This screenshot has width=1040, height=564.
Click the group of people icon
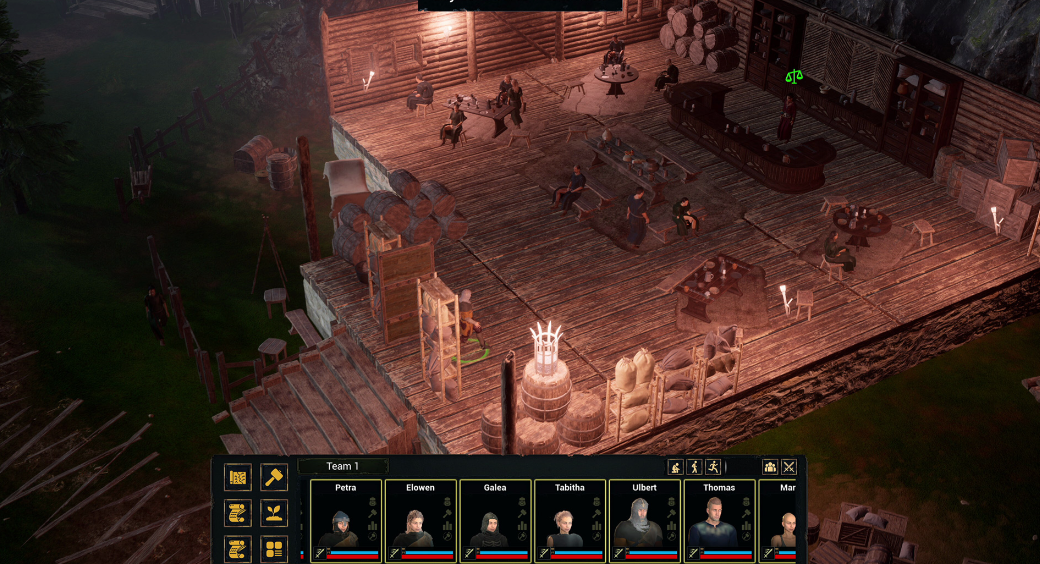tap(770, 467)
